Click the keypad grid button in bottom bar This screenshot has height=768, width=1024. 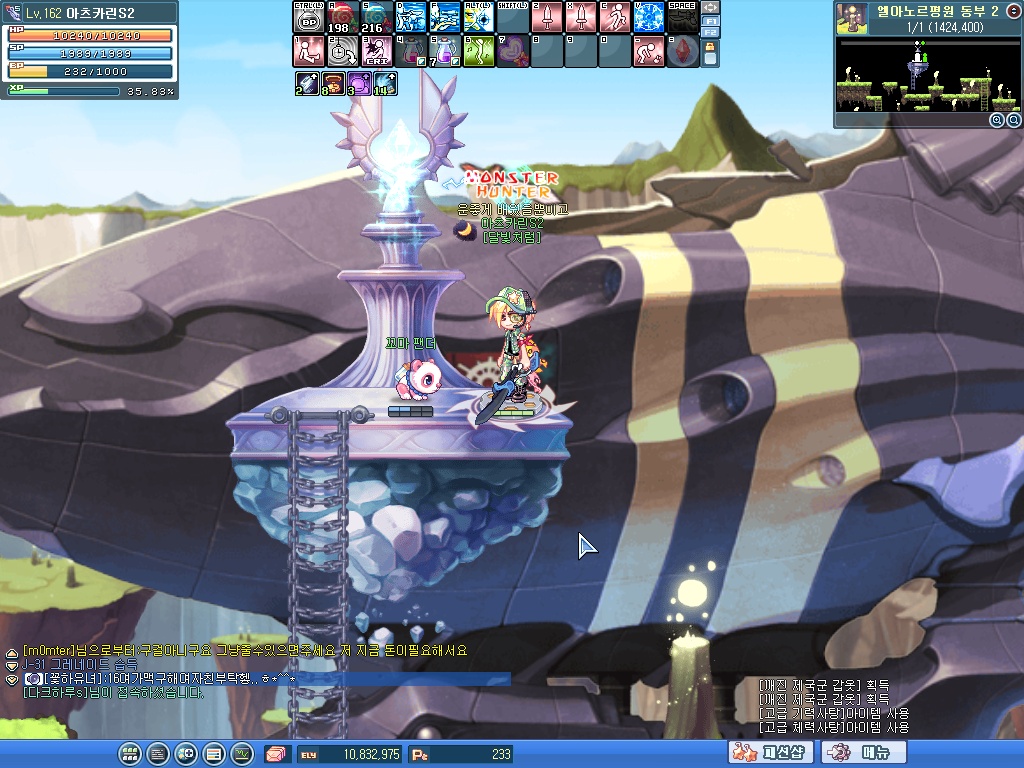point(130,754)
